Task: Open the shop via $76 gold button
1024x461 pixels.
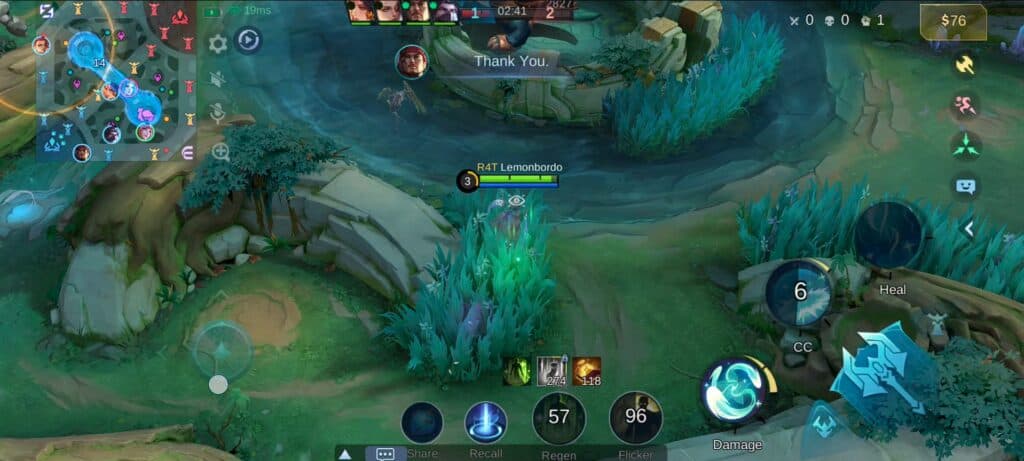Action: pyautogui.click(x=954, y=21)
